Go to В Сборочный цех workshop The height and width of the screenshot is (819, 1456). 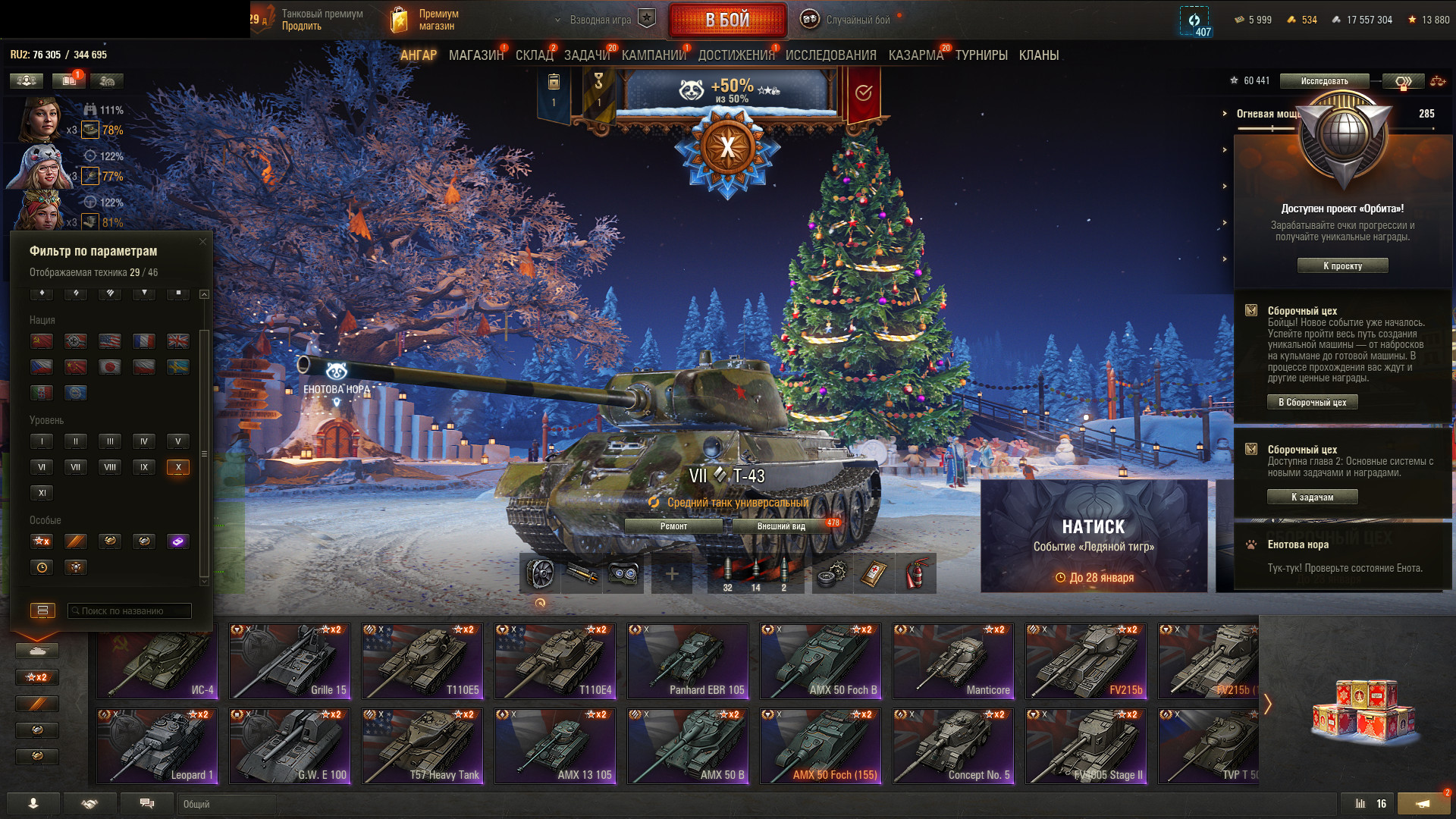click(x=1312, y=403)
